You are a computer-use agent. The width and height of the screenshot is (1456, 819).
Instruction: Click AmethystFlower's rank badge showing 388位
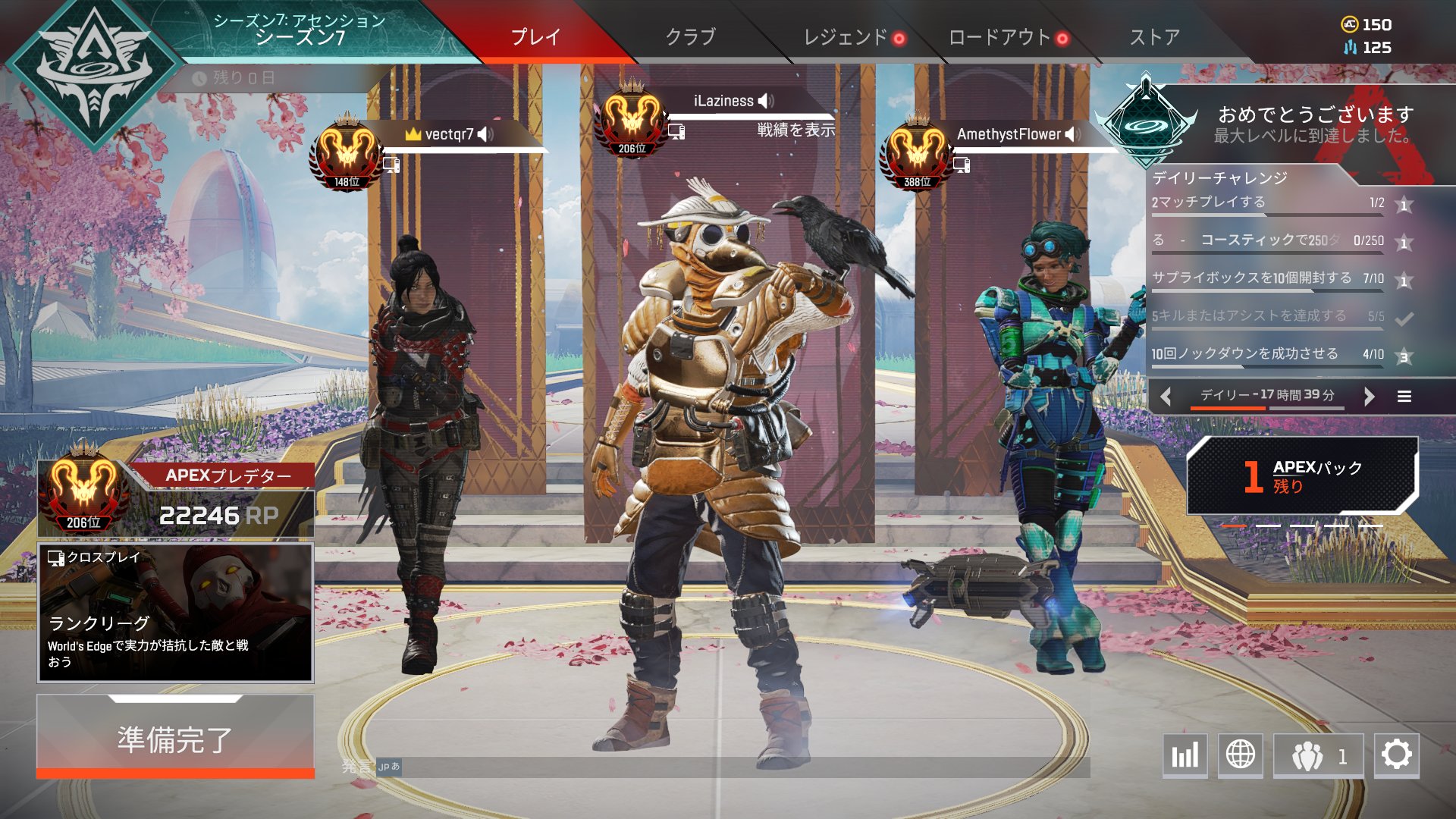tap(918, 148)
